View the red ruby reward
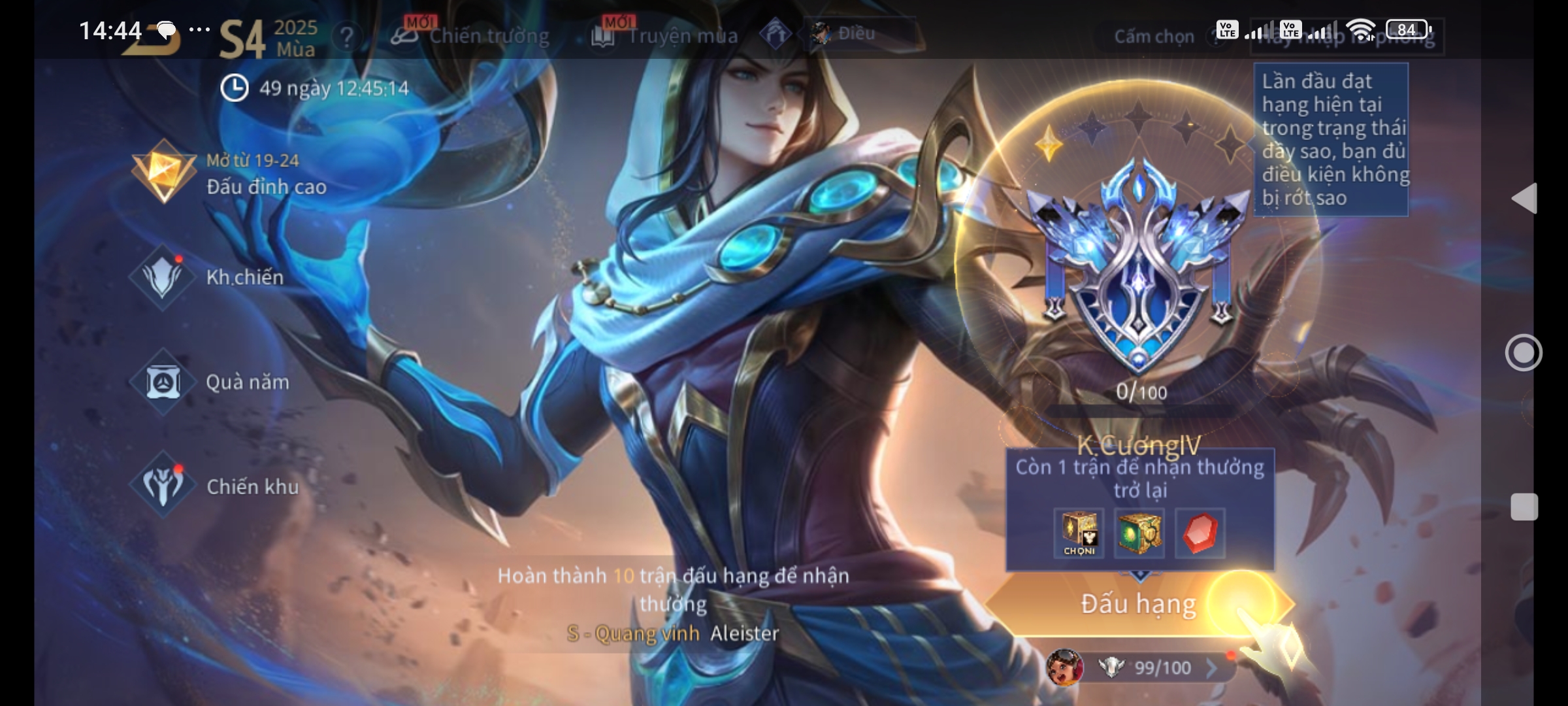 (x=1200, y=533)
